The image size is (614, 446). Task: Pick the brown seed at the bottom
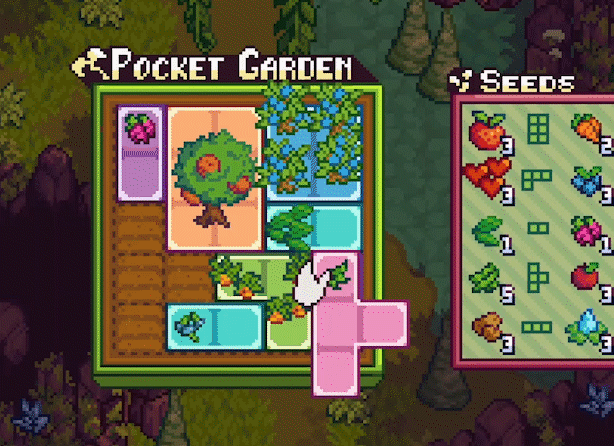tap(487, 326)
